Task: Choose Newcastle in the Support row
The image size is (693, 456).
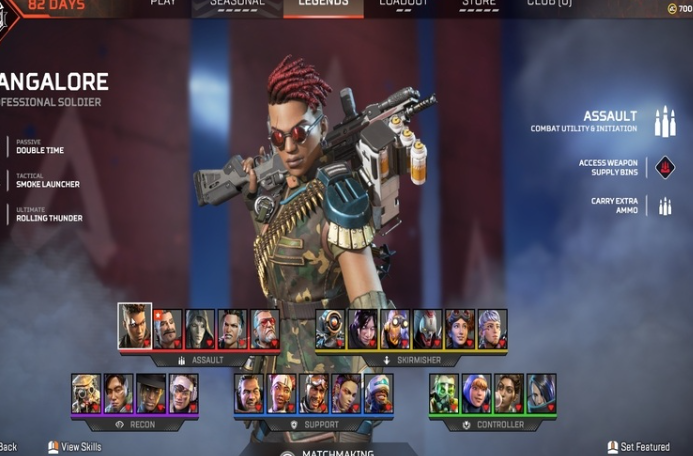Action: tap(379, 394)
